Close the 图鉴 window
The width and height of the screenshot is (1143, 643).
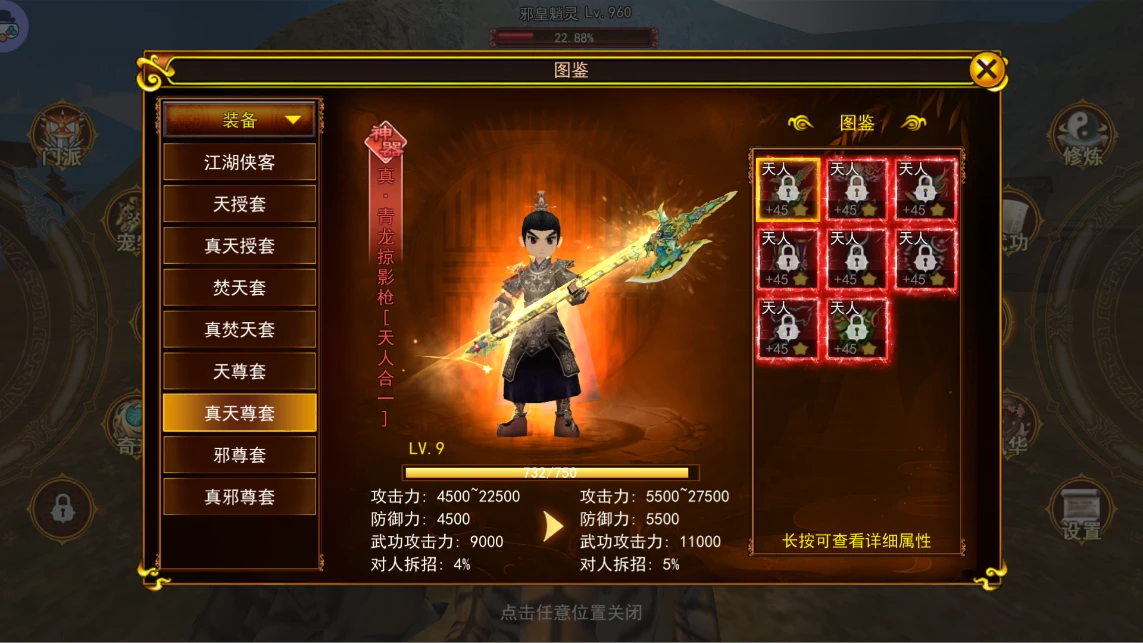[986, 70]
